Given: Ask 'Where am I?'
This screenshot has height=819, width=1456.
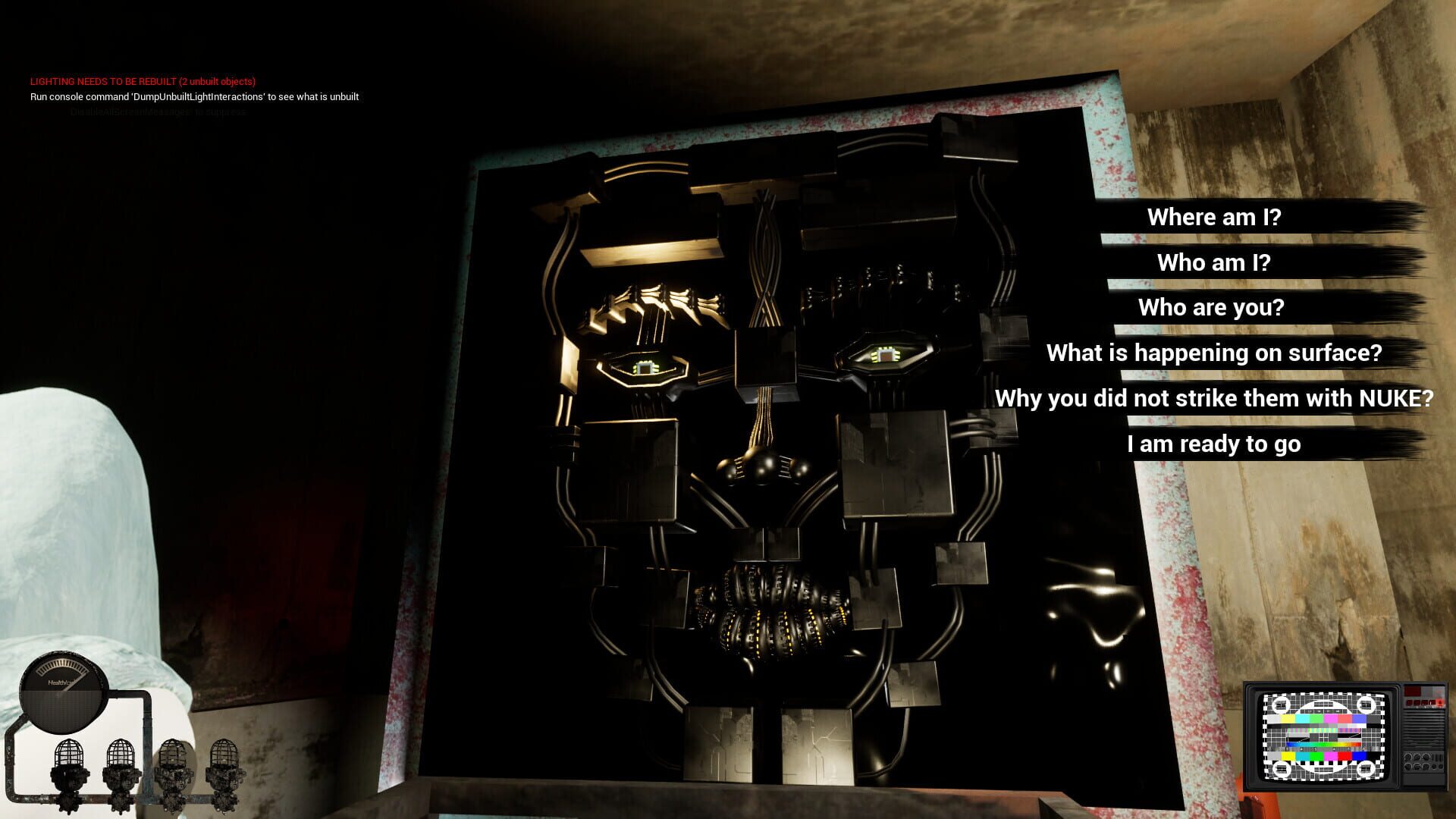Looking at the screenshot, I should (1213, 217).
